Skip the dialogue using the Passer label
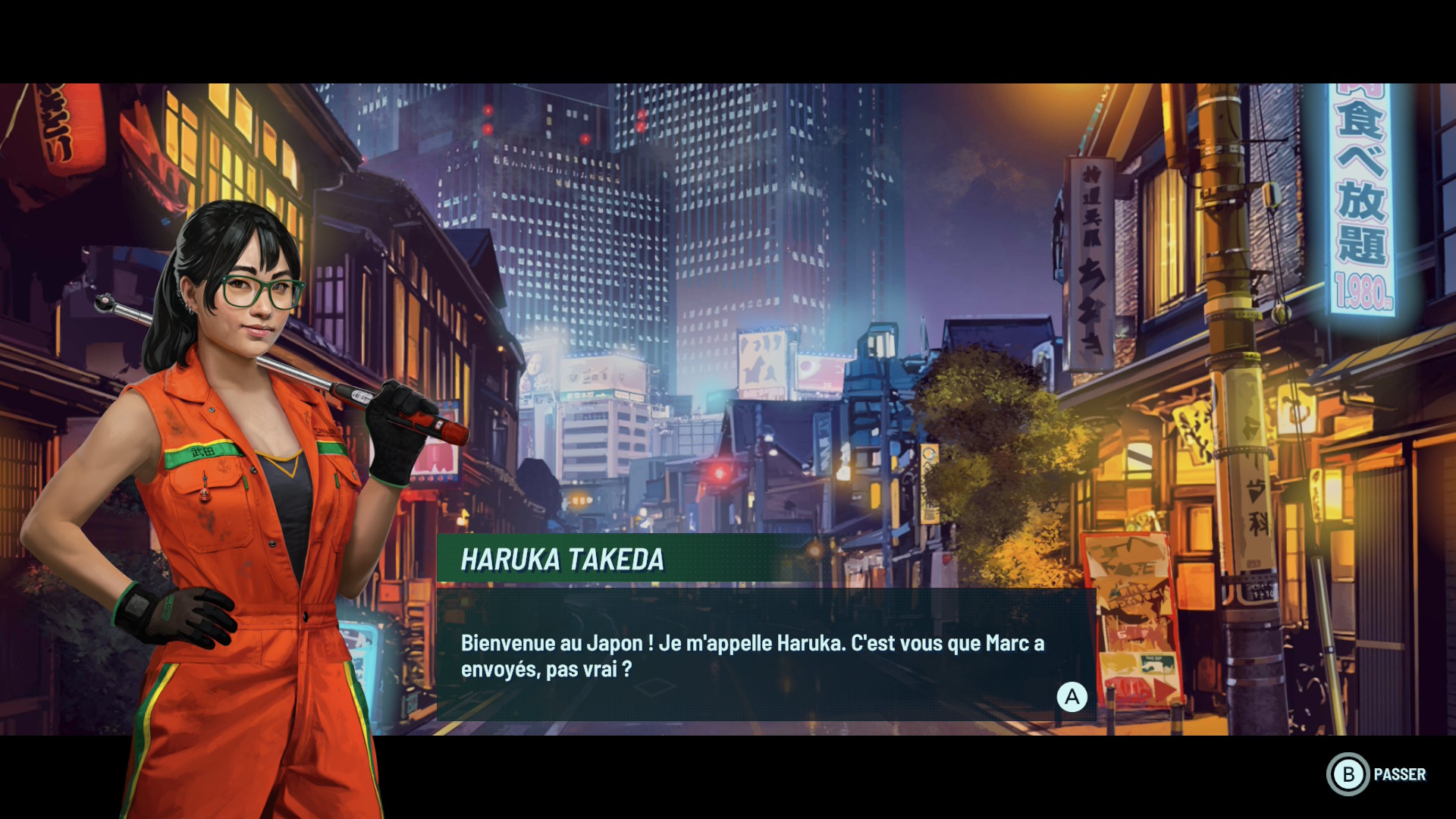 tap(1399, 774)
